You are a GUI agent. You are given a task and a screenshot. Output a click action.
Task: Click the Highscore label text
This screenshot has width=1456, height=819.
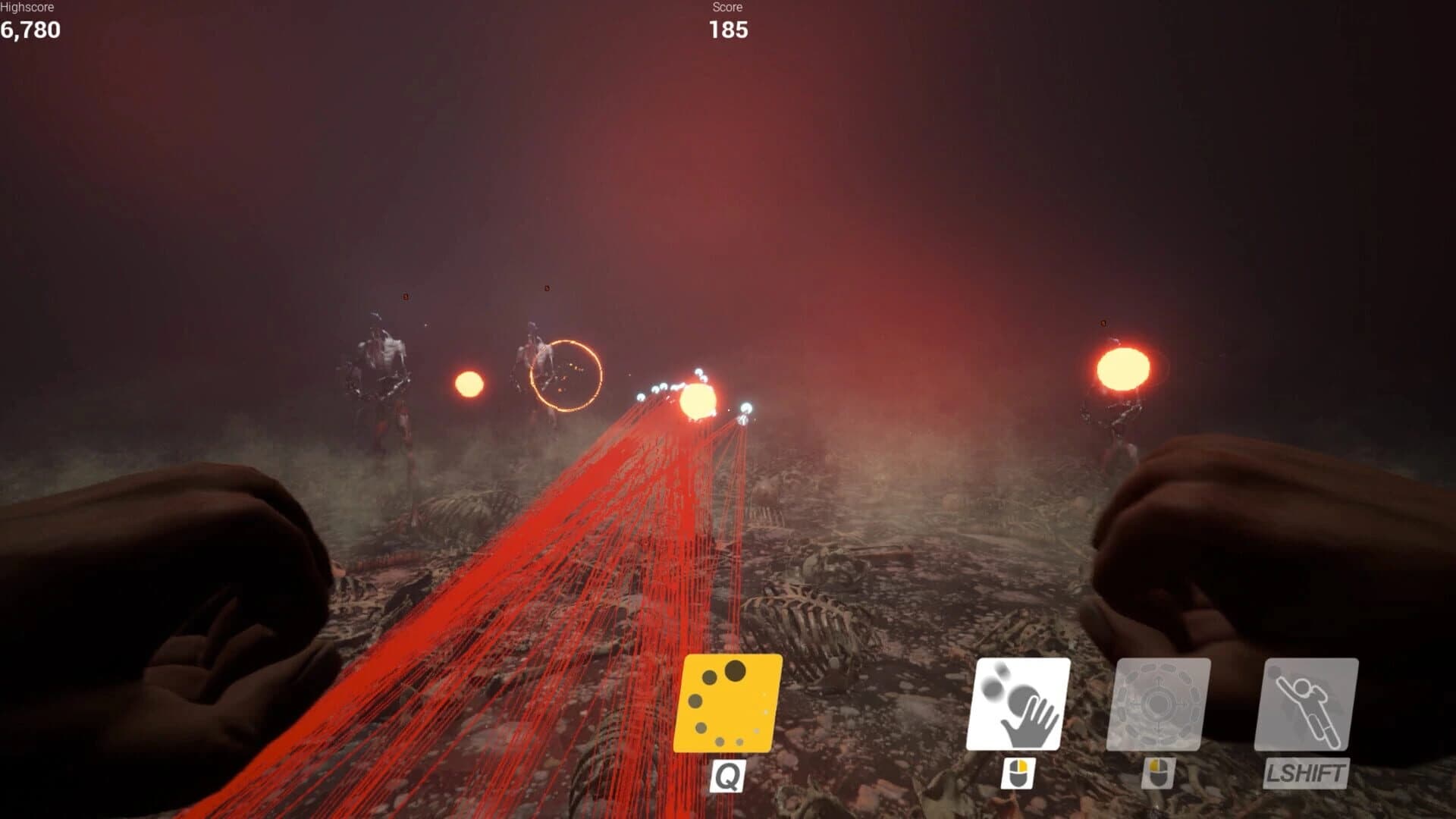tap(28, 8)
